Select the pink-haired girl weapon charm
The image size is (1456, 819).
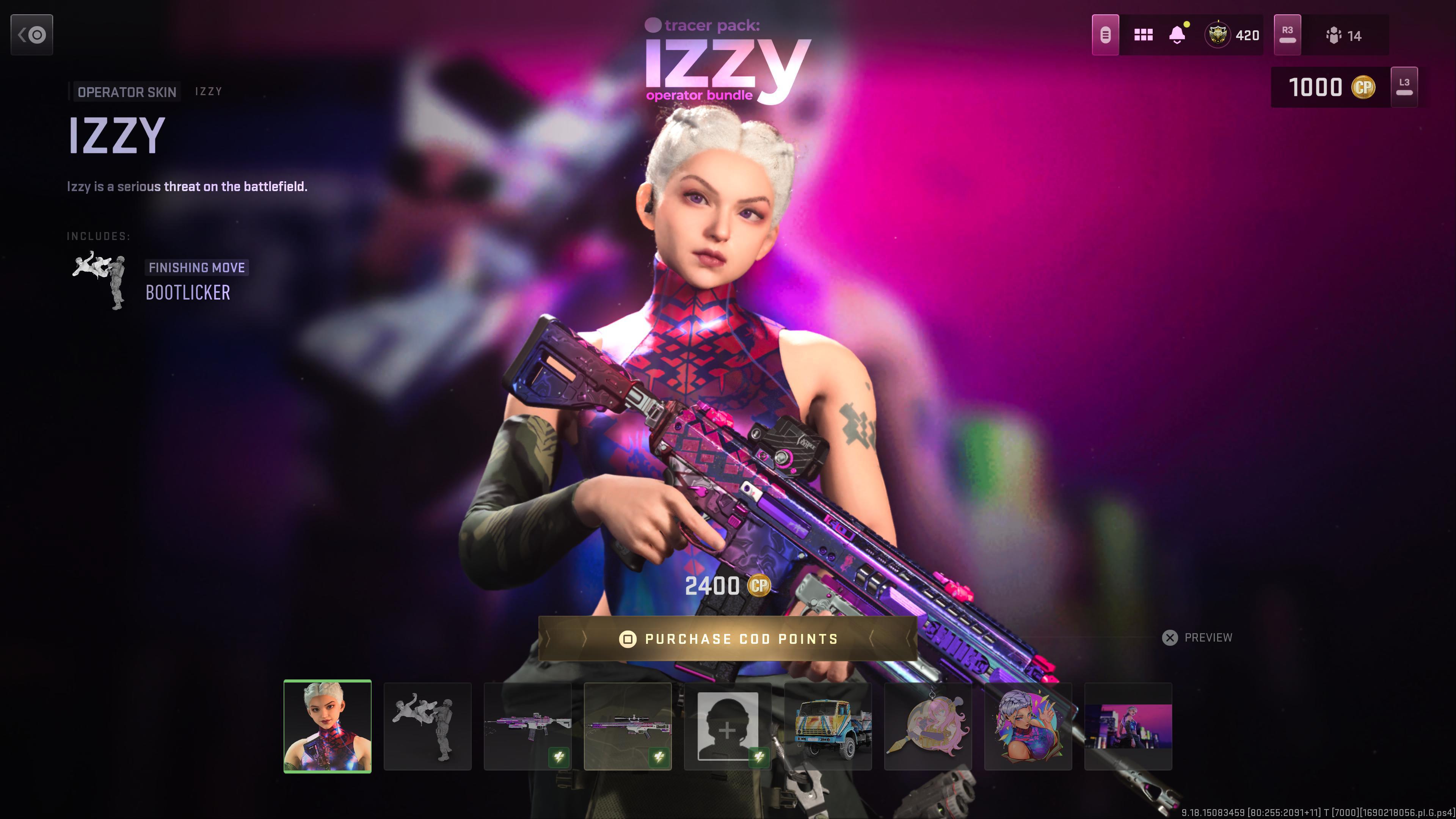tap(927, 726)
